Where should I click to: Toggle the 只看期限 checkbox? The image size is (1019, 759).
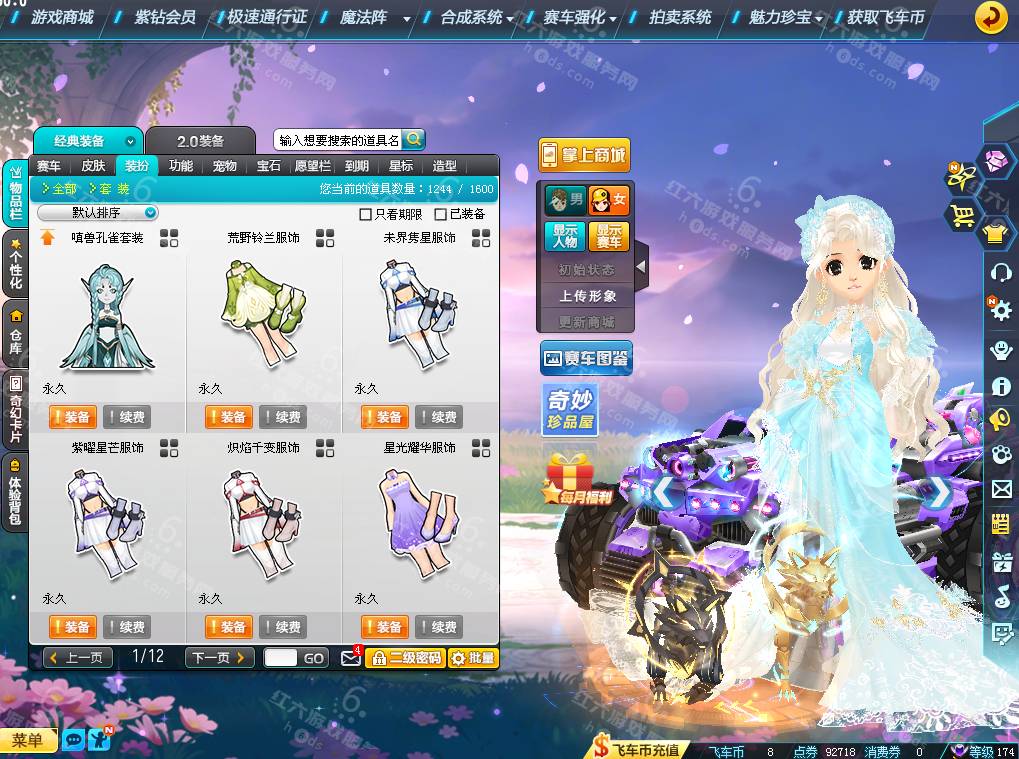coord(366,214)
